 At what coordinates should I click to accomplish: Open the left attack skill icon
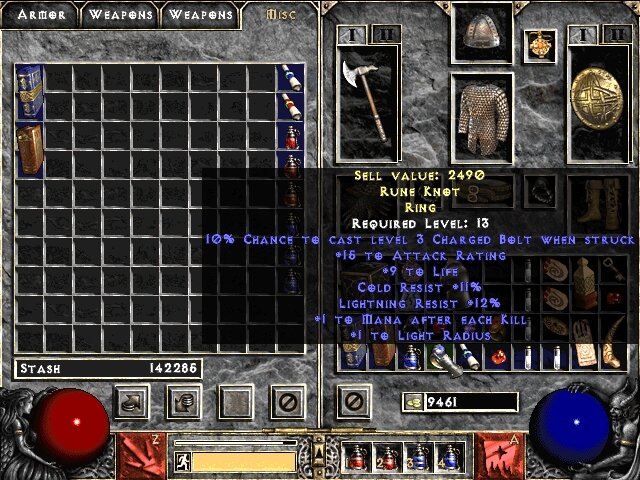coord(137,455)
